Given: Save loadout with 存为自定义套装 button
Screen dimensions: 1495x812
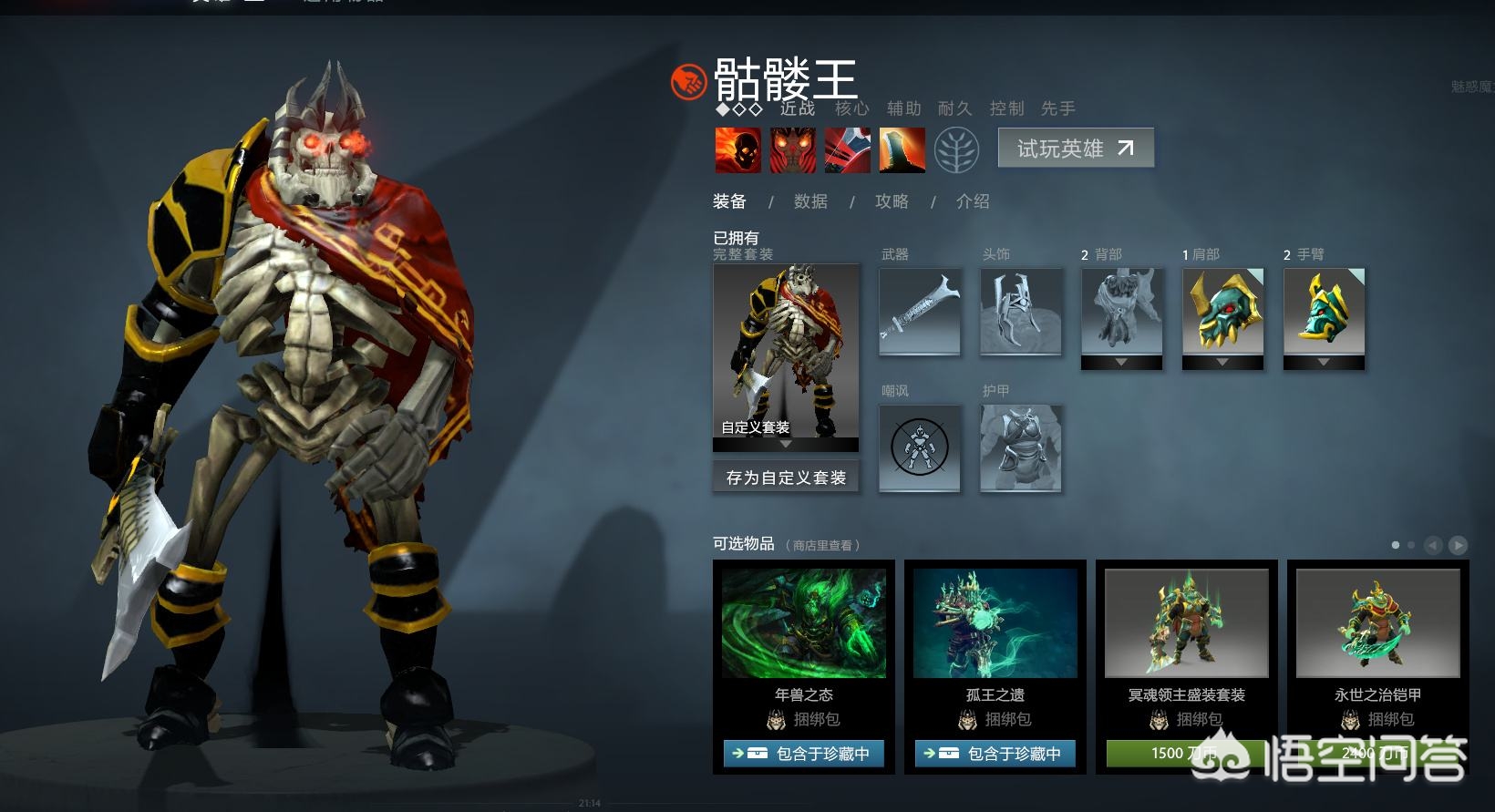Looking at the screenshot, I should point(786,478).
